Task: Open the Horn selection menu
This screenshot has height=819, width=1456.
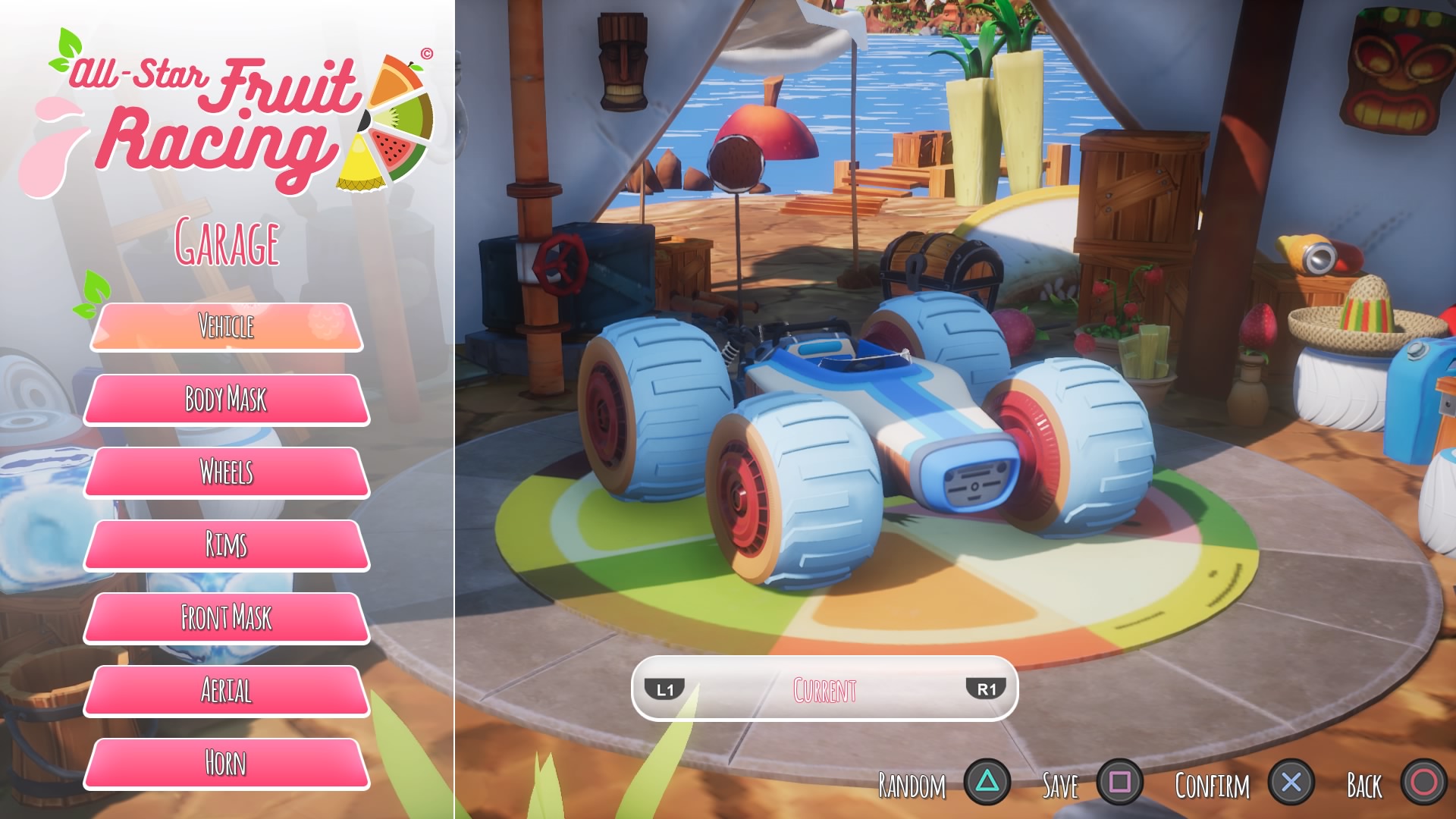Action: 226,762
